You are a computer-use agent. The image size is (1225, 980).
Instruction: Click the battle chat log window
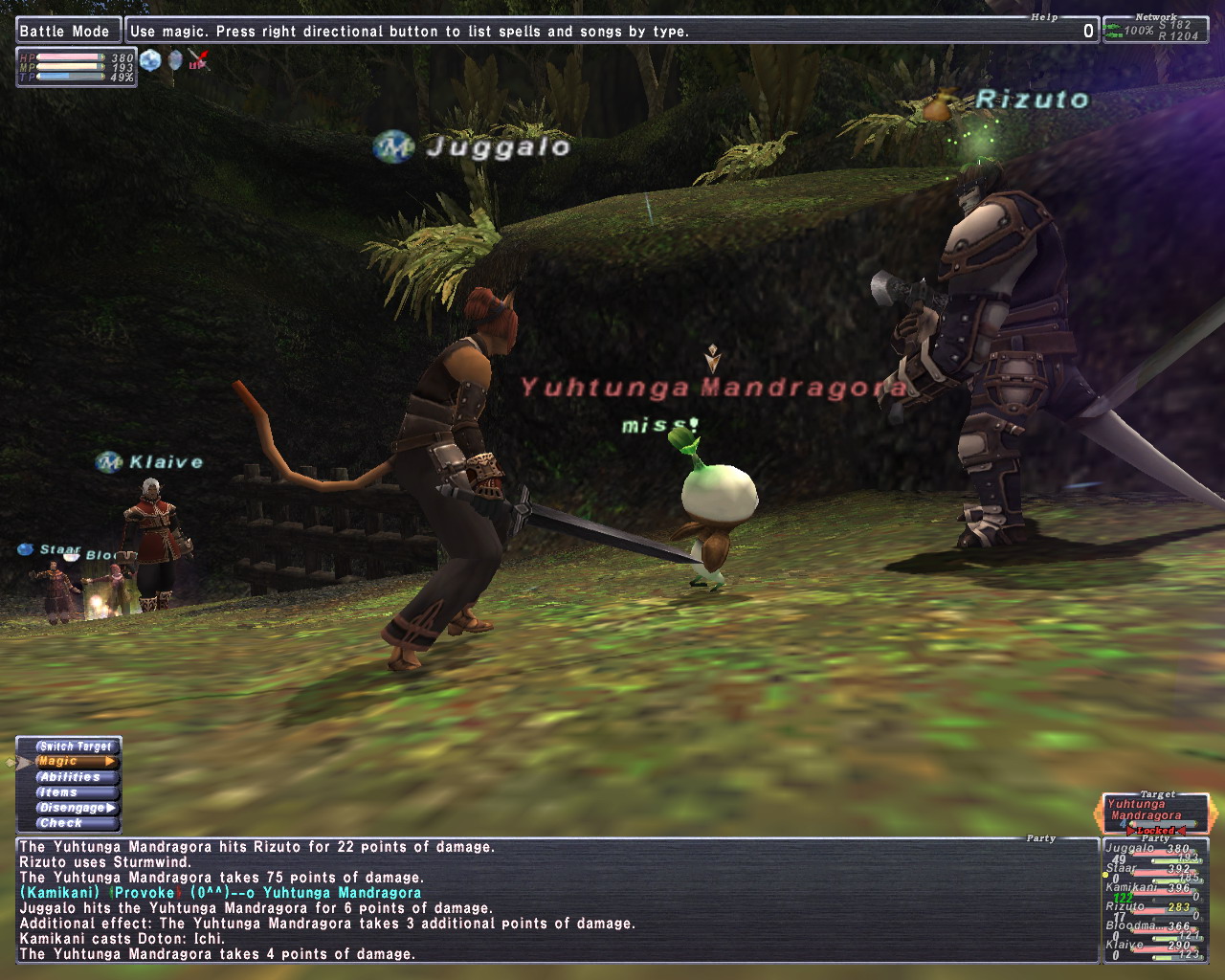click(x=555, y=900)
